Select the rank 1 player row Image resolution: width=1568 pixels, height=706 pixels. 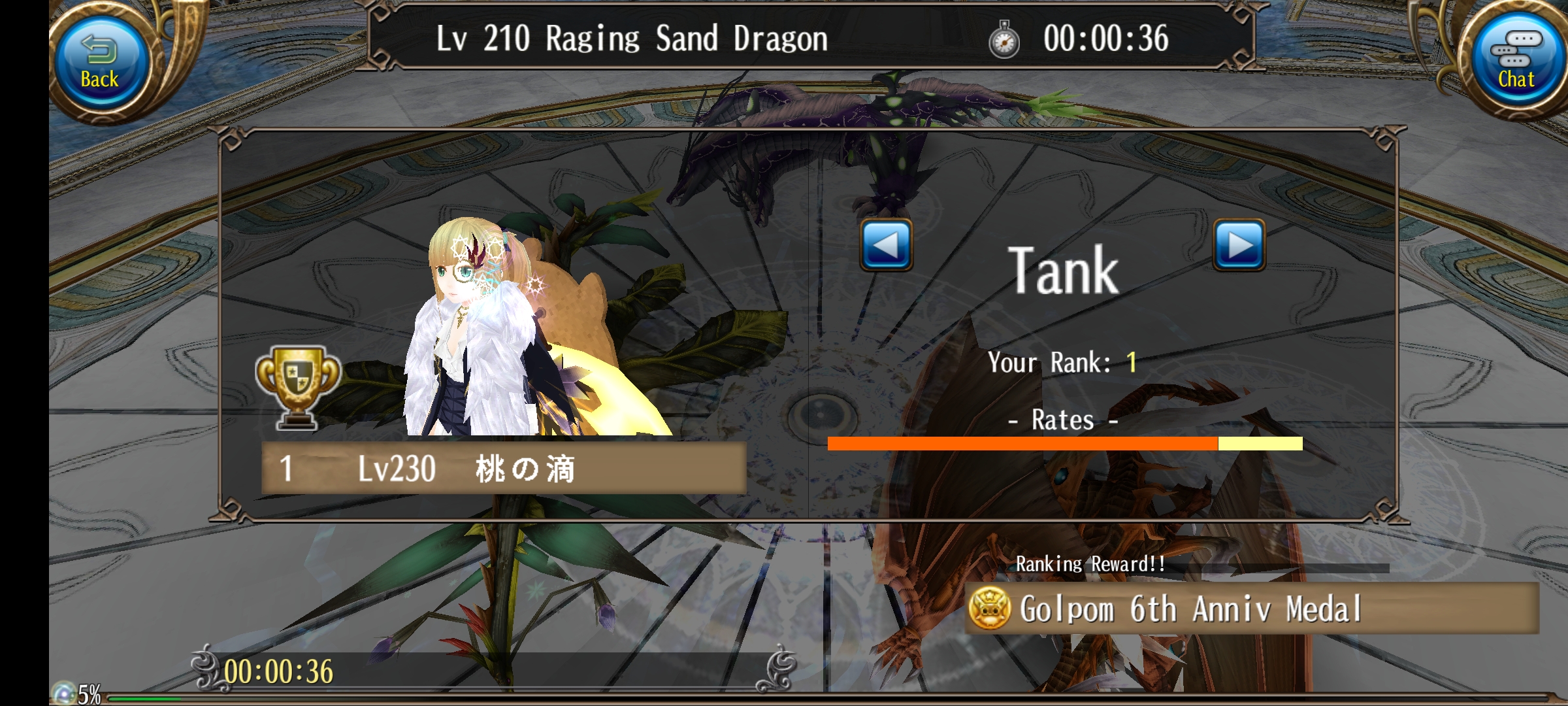point(503,468)
